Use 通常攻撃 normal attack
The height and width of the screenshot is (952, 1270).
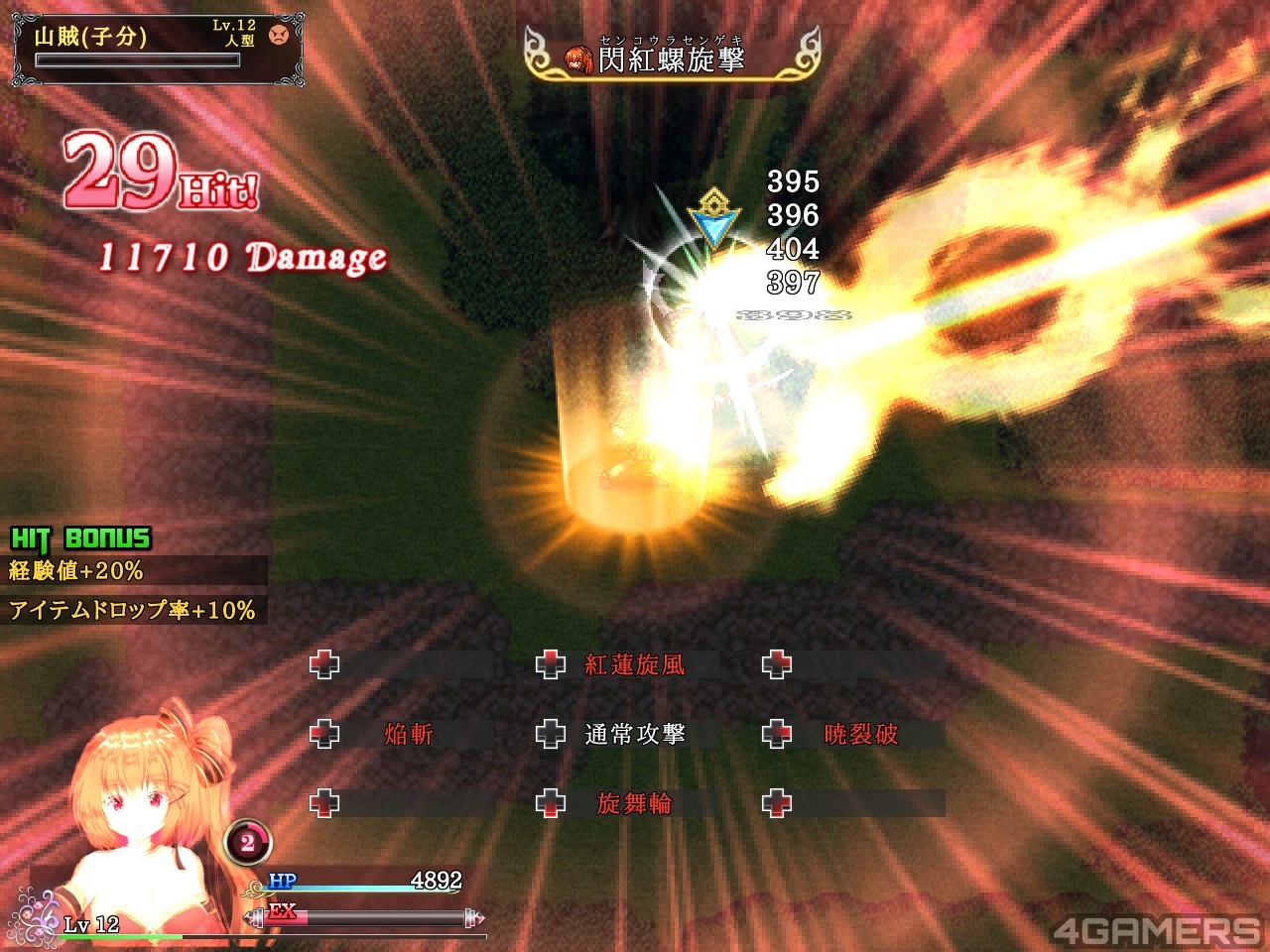pos(634,734)
